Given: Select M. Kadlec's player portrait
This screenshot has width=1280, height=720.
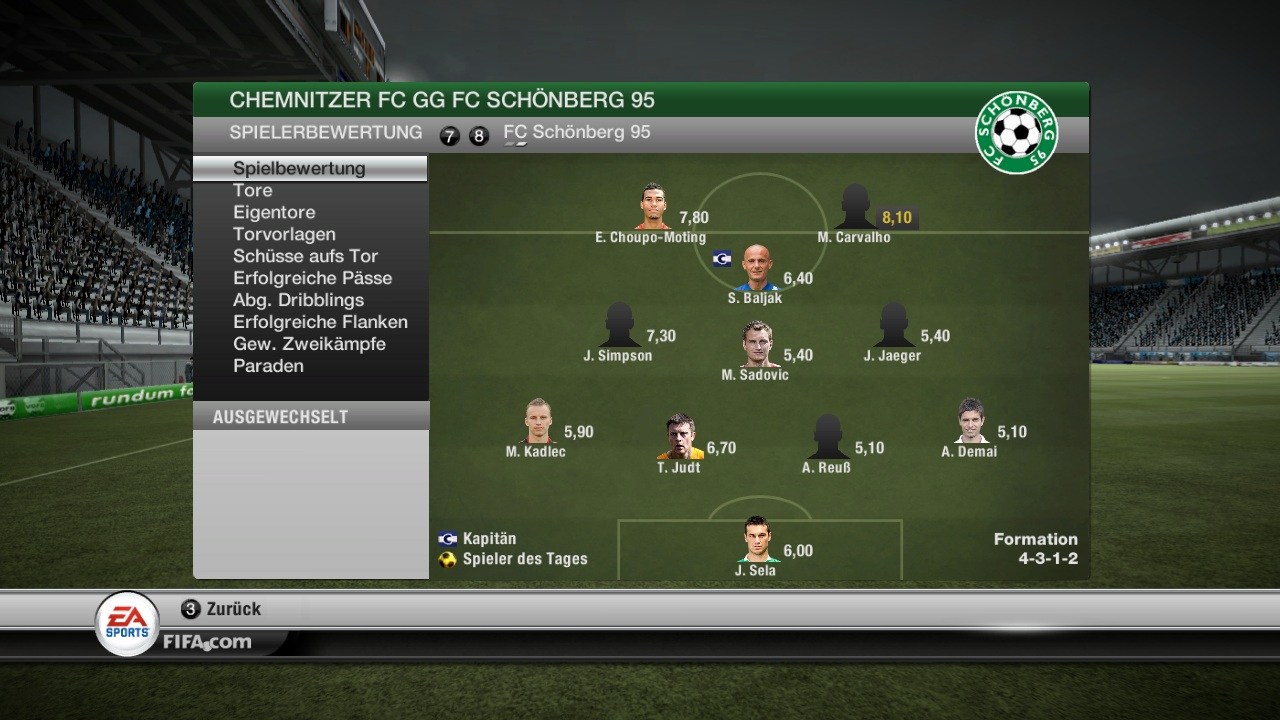Looking at the screenshot, I should point(537,422).
